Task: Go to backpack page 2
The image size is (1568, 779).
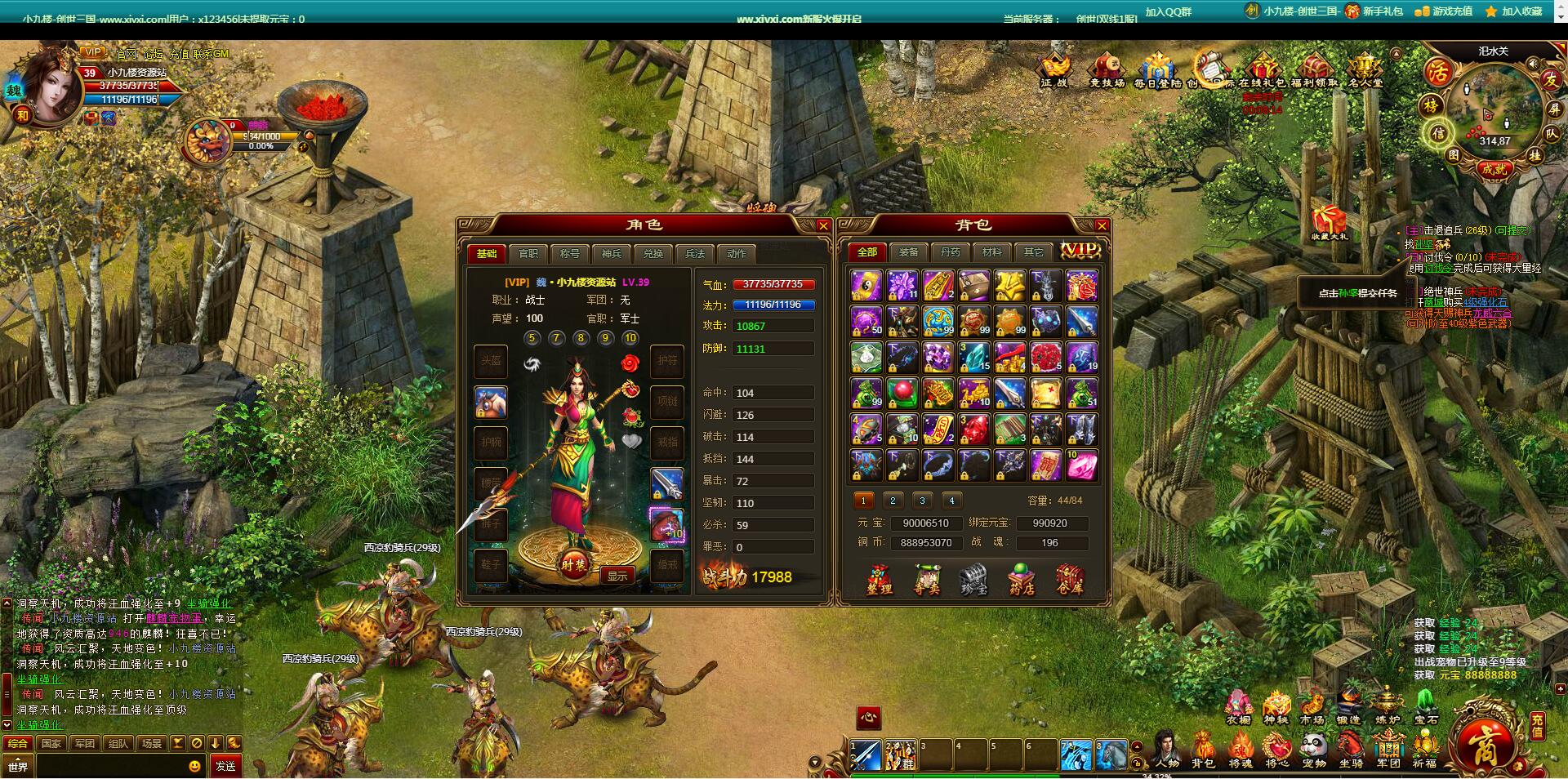Action: coord(893,501)
